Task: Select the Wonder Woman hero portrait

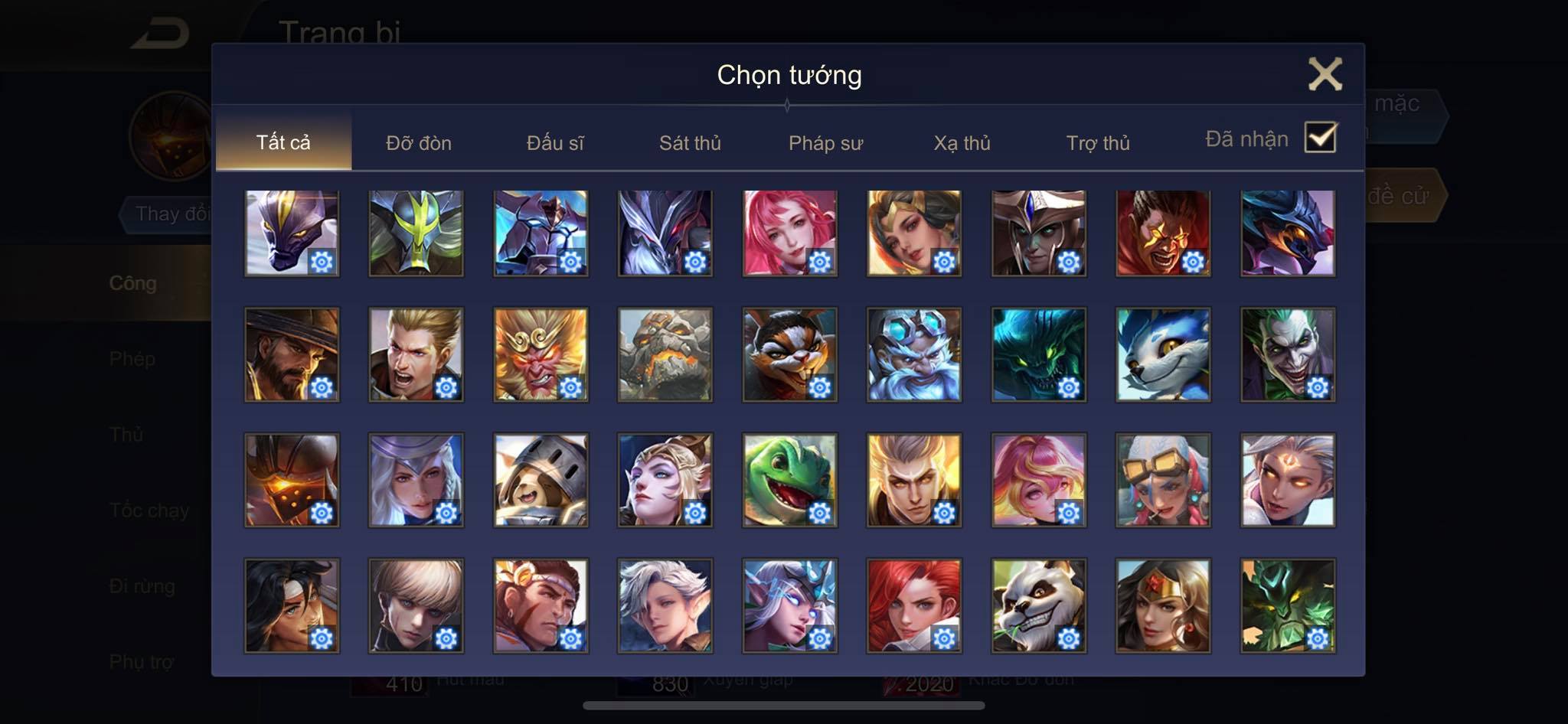Action: [x=1163, y=605]
